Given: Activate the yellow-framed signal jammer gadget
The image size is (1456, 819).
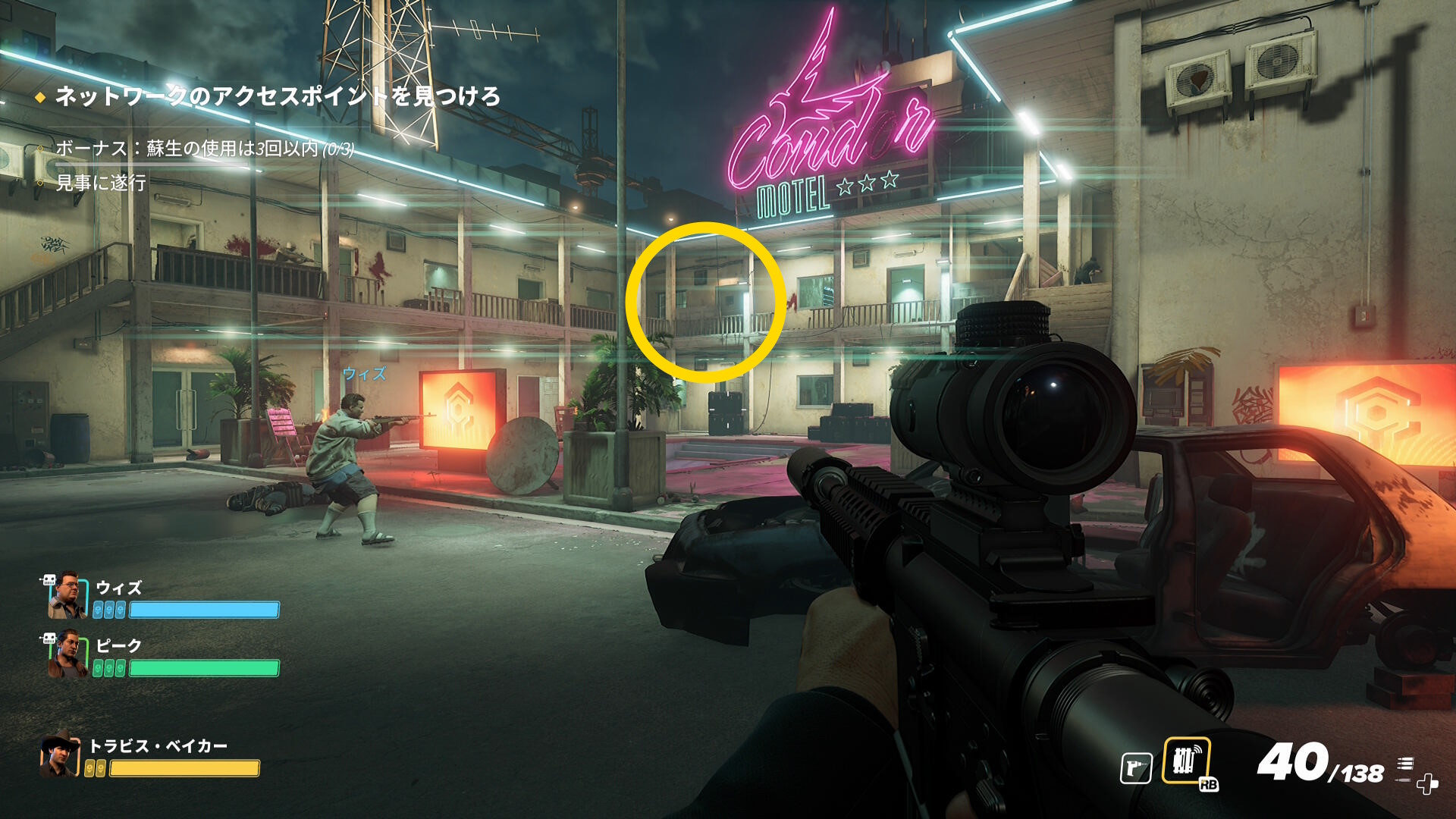Looking at the screenshot, I should (x=1186, y=761).
